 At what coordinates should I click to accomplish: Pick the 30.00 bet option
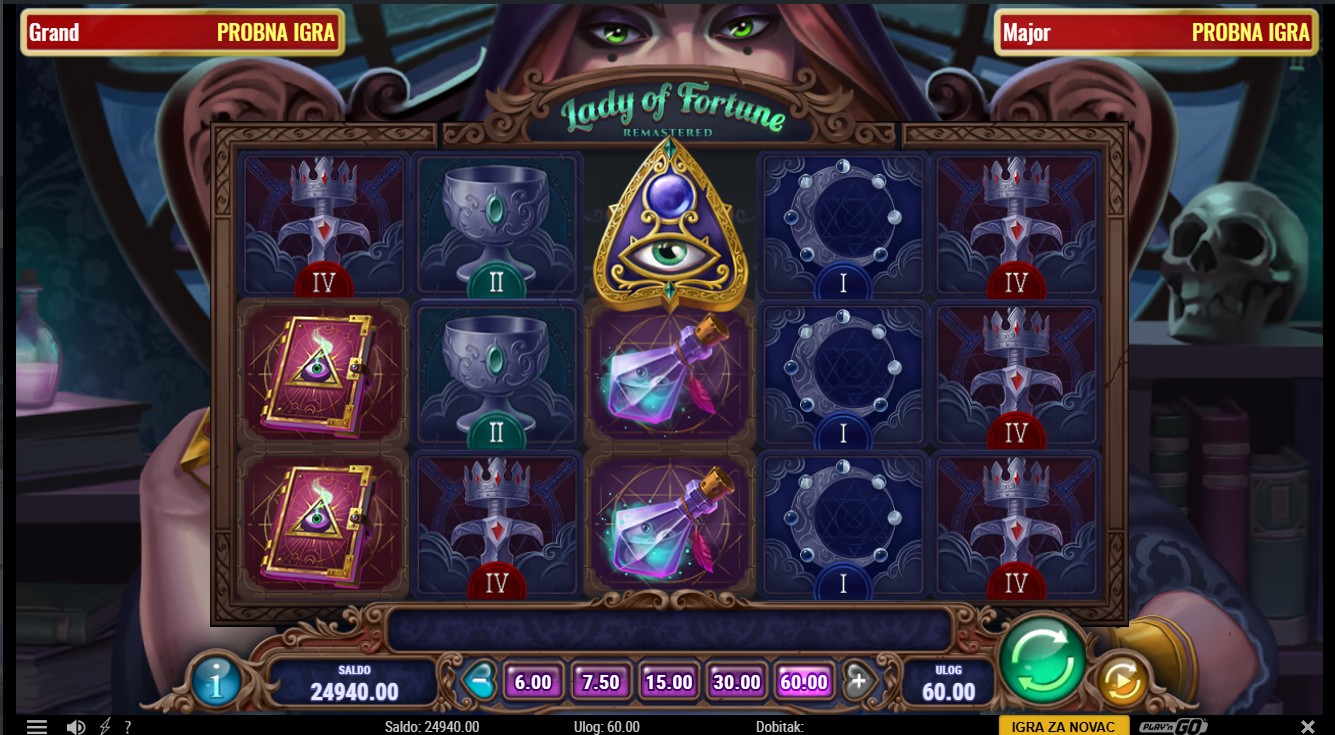point(737,682)
